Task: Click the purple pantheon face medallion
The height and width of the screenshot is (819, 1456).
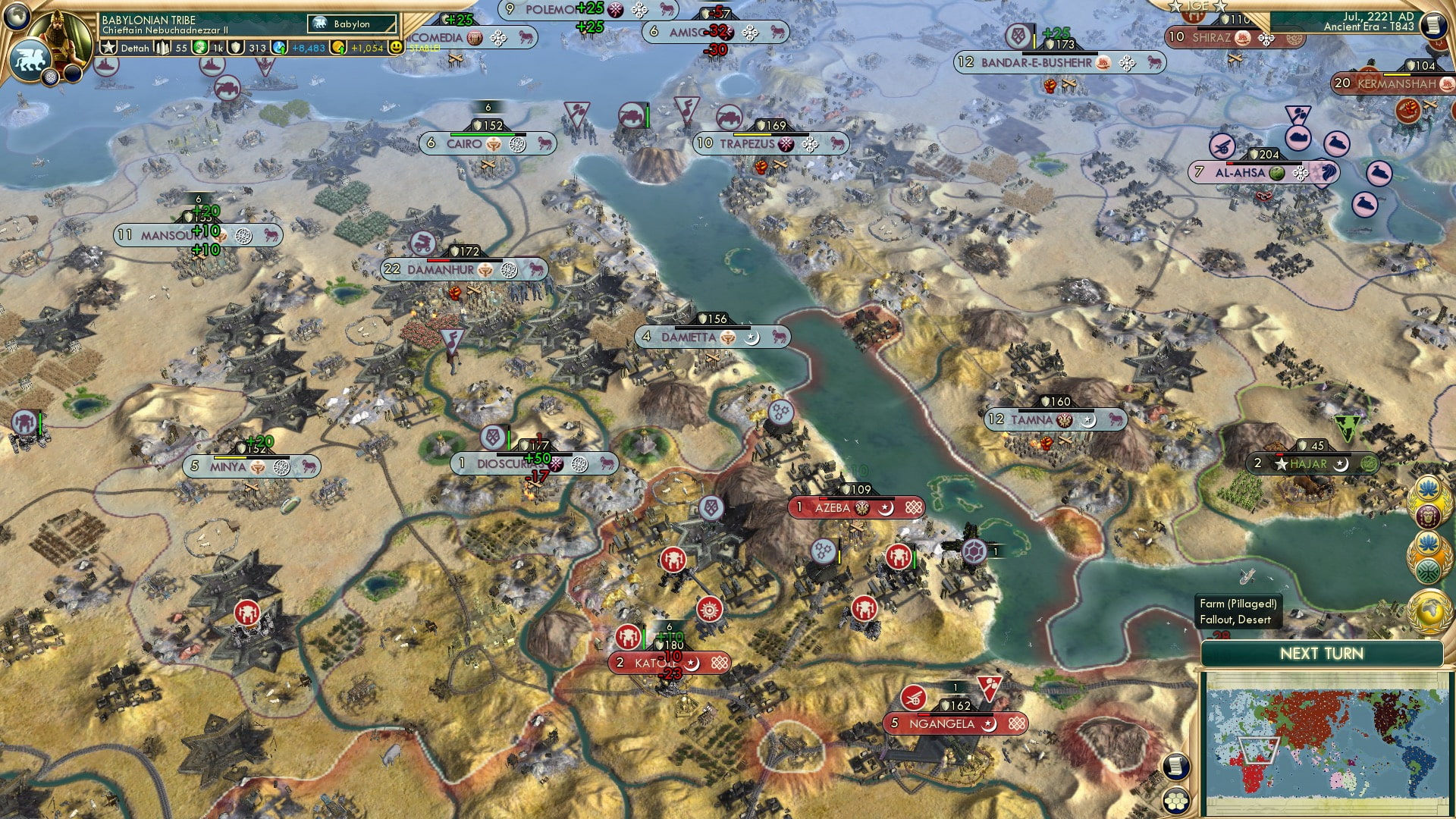Action: (1429, 516)
